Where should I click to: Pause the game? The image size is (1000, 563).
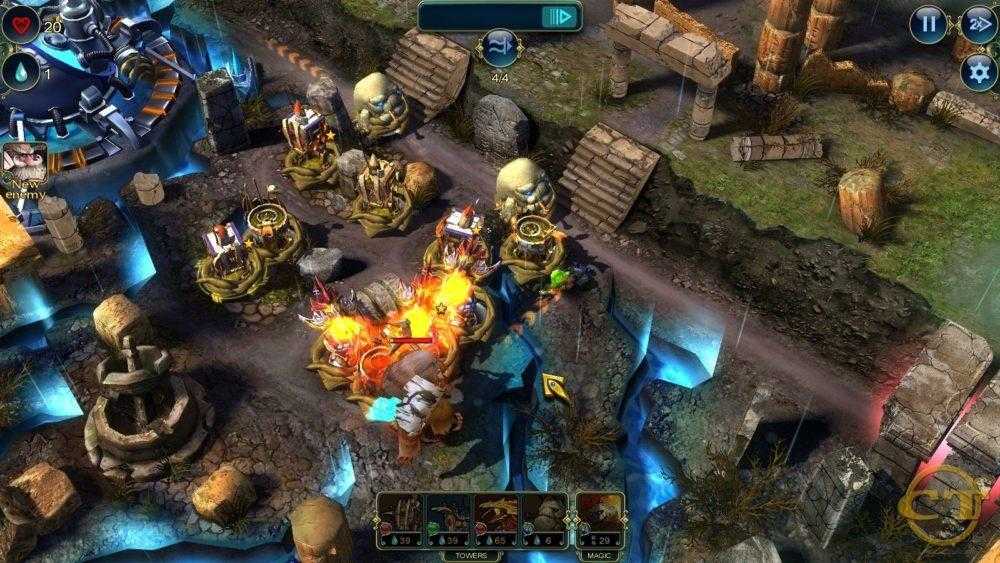click(929, 23)
